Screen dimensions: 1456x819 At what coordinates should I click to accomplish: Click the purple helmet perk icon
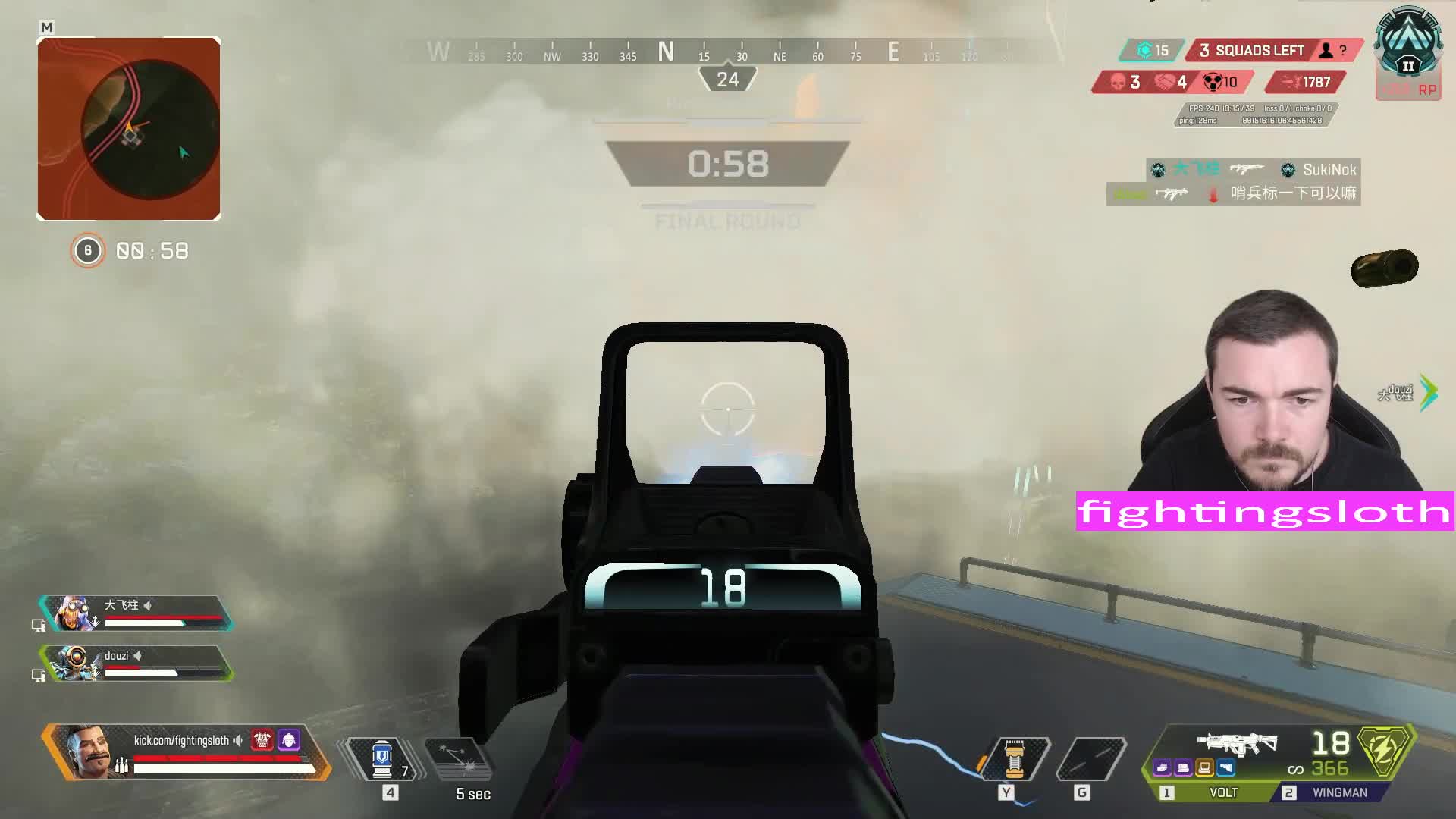[289, 739]
